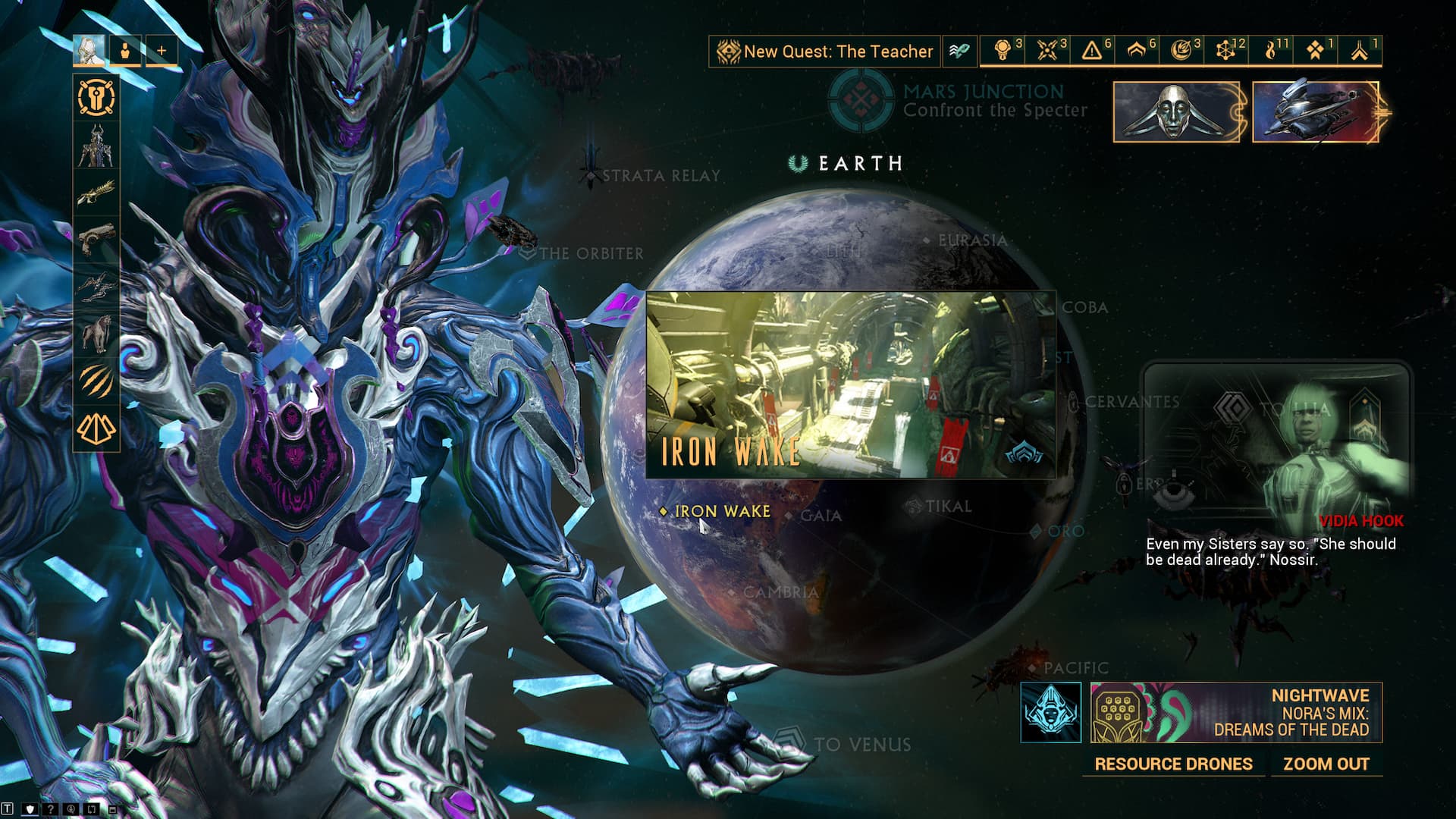Select the player avatar portrait
The width and height of the screenshot is (1456, 819).
(x=89, y=51)
